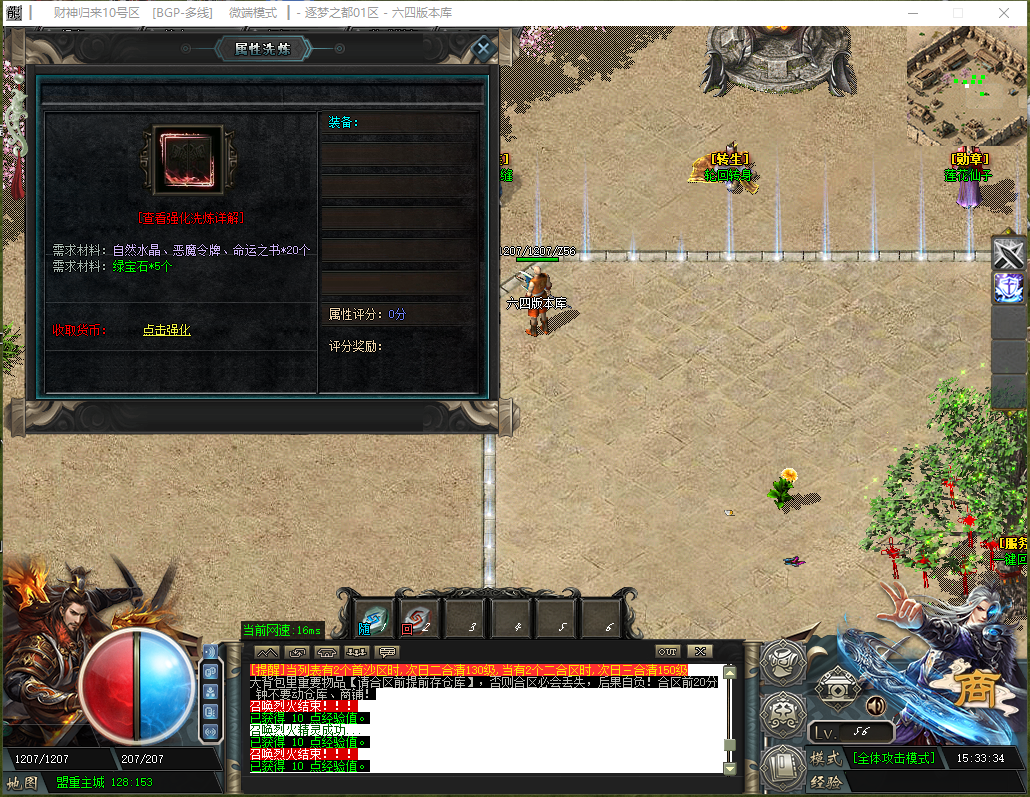This screenshot has width=1030, height=797.
Task: Use the blue scroll in hotbar slot 1
Action: tap(375, 620)
